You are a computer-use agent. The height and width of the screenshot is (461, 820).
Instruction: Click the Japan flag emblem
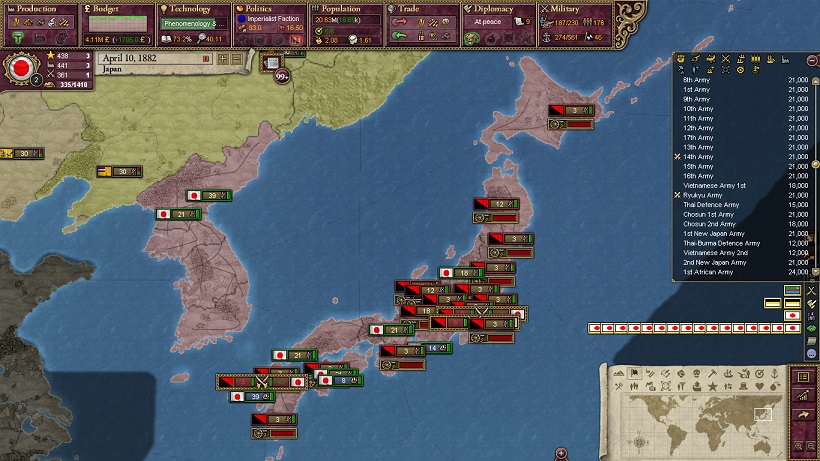coord(17,68)
